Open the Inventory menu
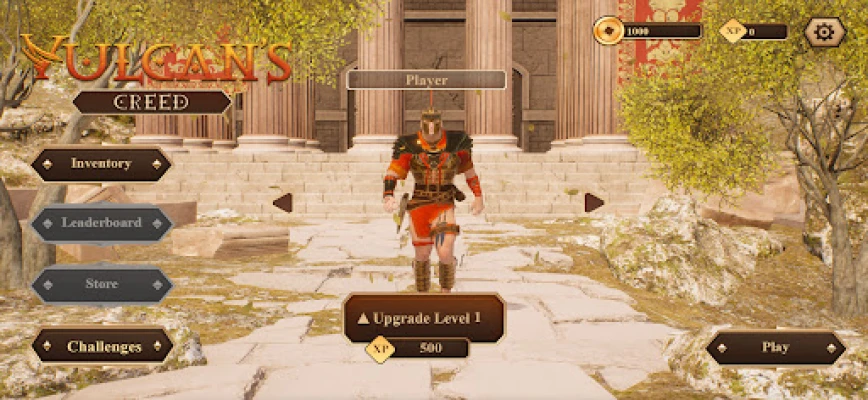 coord(101,164)
